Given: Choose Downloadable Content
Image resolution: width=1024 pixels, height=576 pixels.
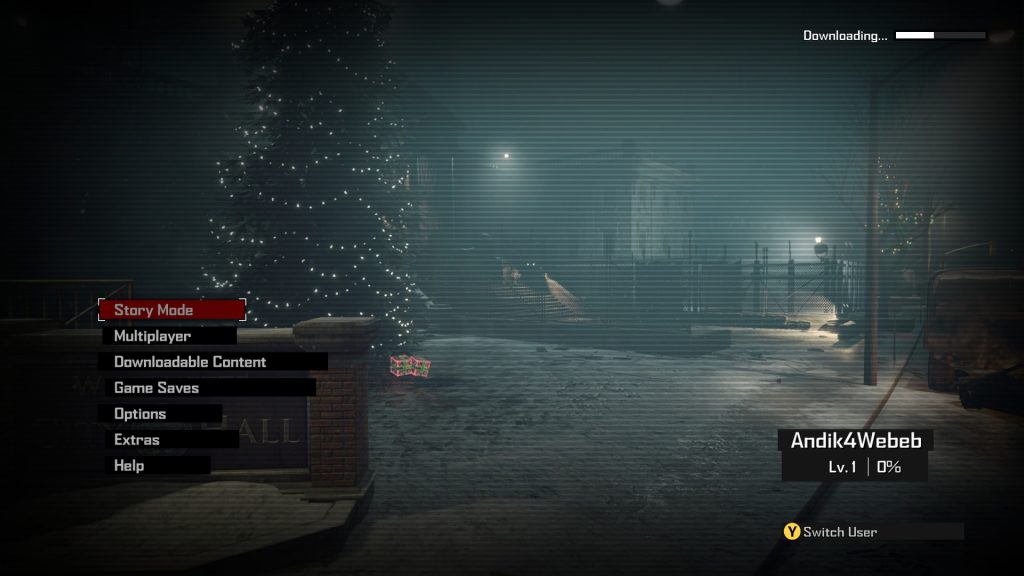Looking at the screenshot, I should [213, 362].
